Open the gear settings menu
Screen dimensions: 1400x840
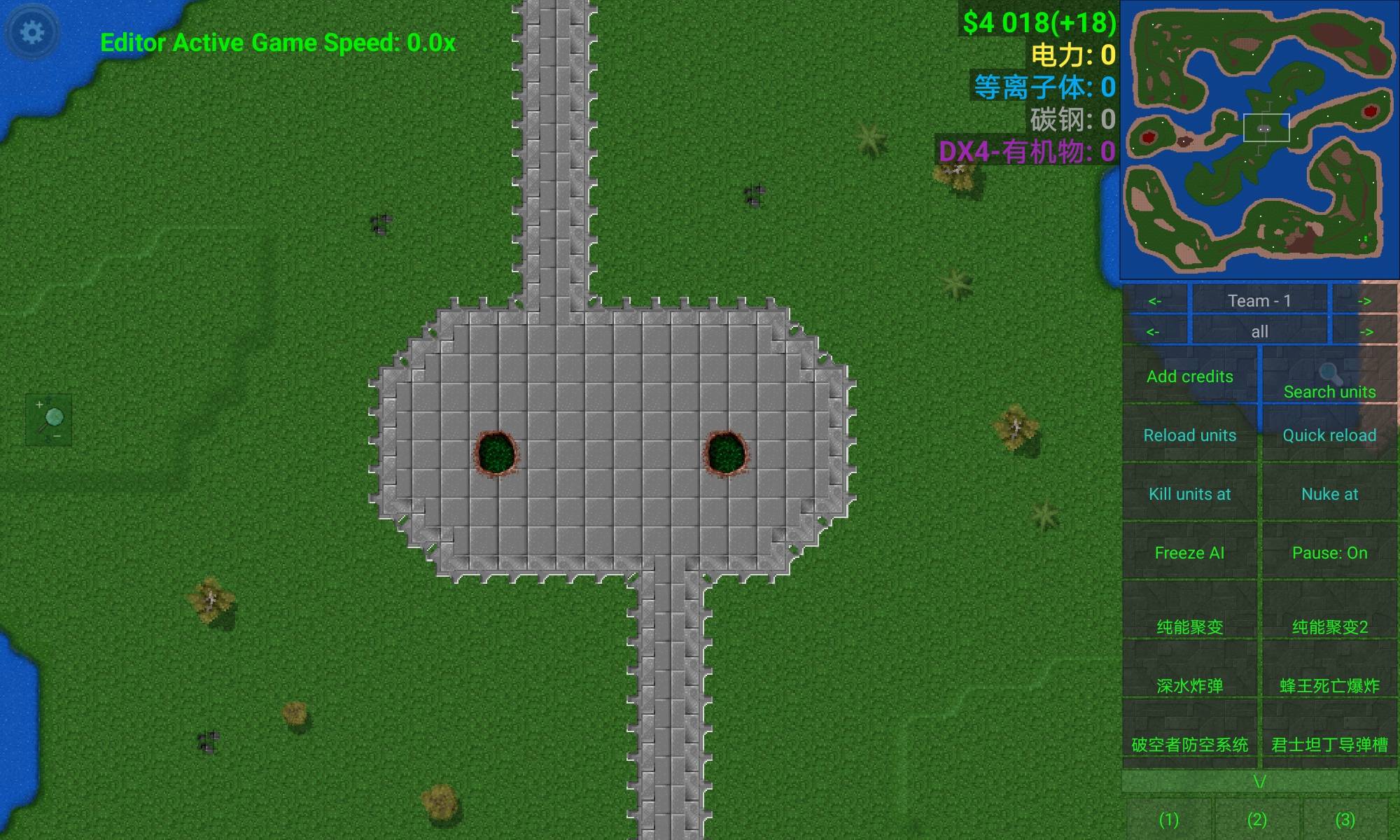(x=32, y=32)
